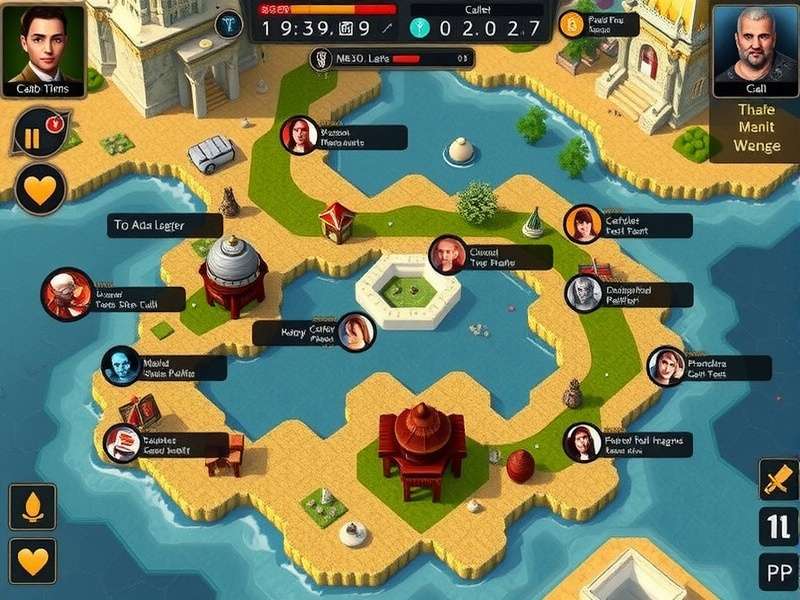Select the PP button
800x600 pixels.
tap(778, 574)
